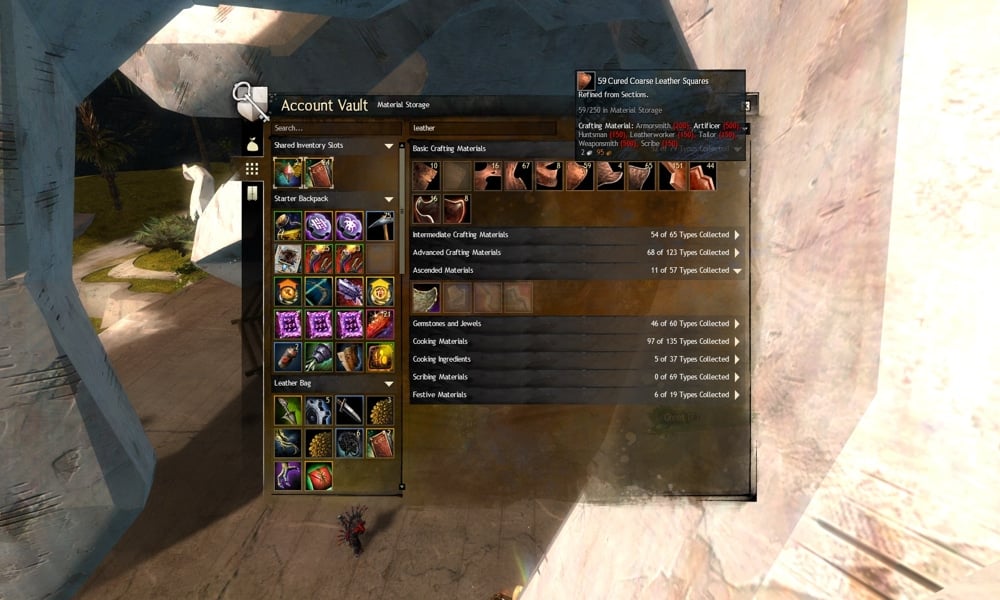Viewport: 1000px width, 600px height.
Task: Open the money bag tab on the vault sidebar
Action: (252, 144)
